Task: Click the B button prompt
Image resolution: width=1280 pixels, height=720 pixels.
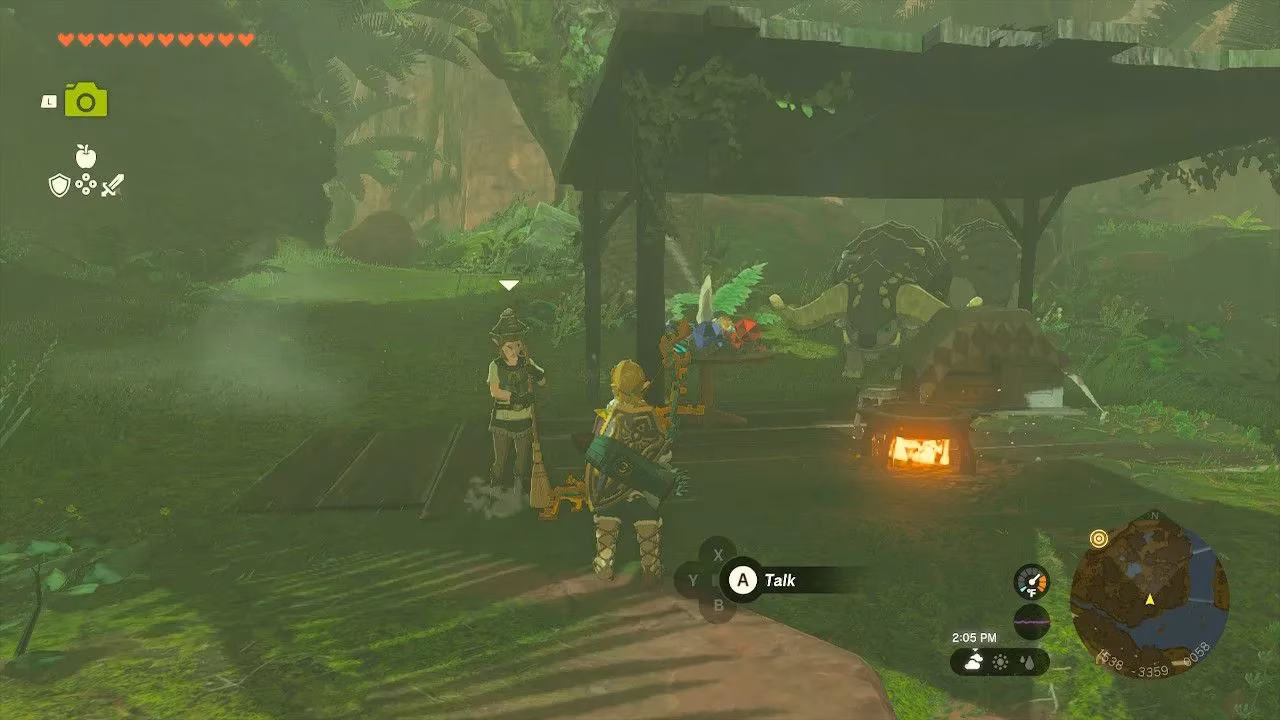Action: click(719, 605)
